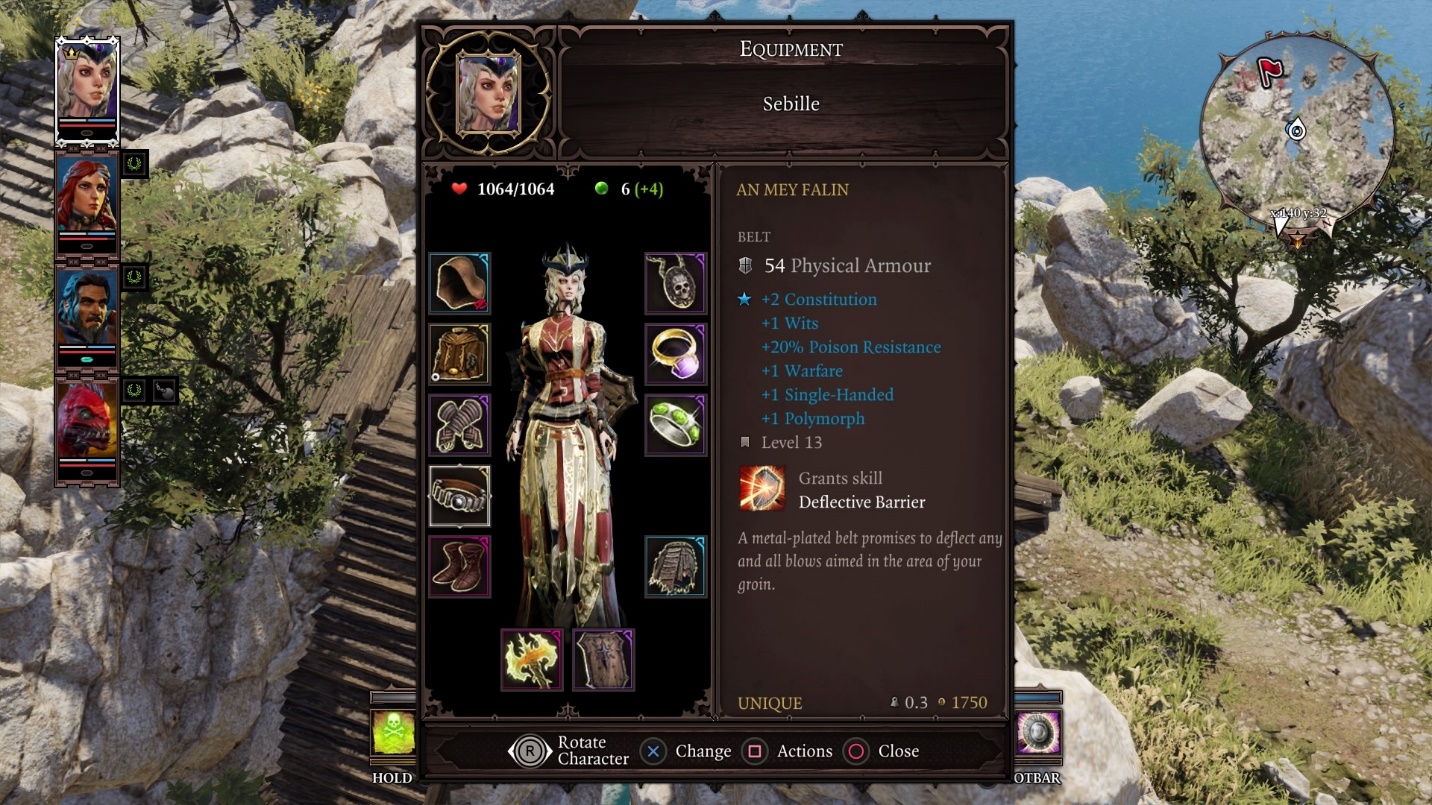The height and width of the screenshot is (805, 1432).
Task: Click Sebille's portrait in the equipment header
Action: click(488, 93)
